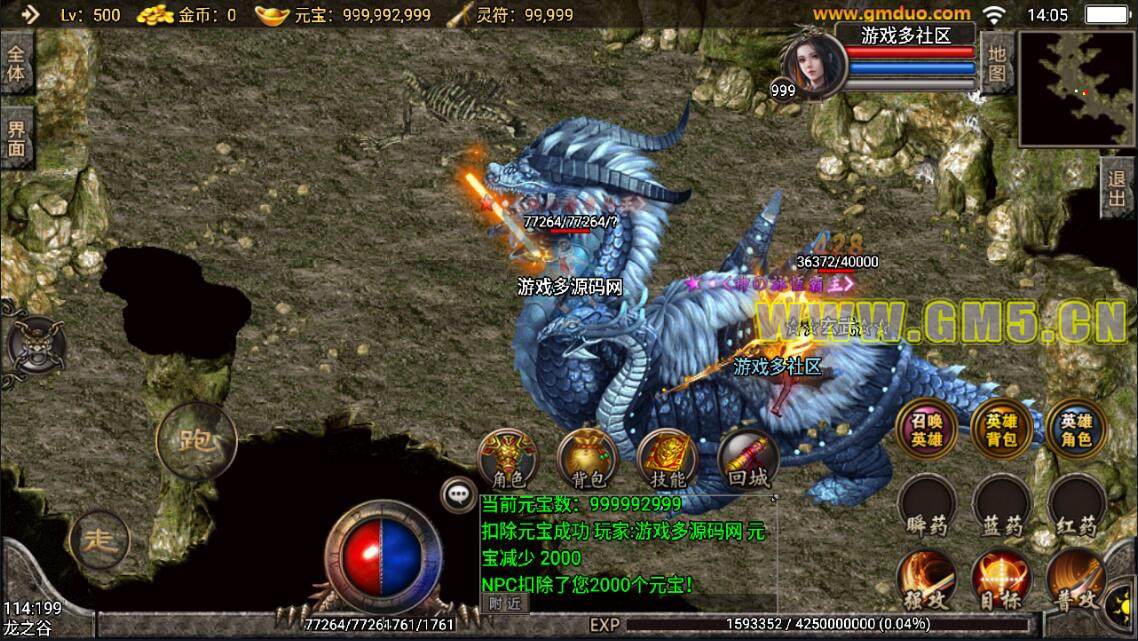Open the 地图 map button
The image size is (1138, 641).
point(997,61)
